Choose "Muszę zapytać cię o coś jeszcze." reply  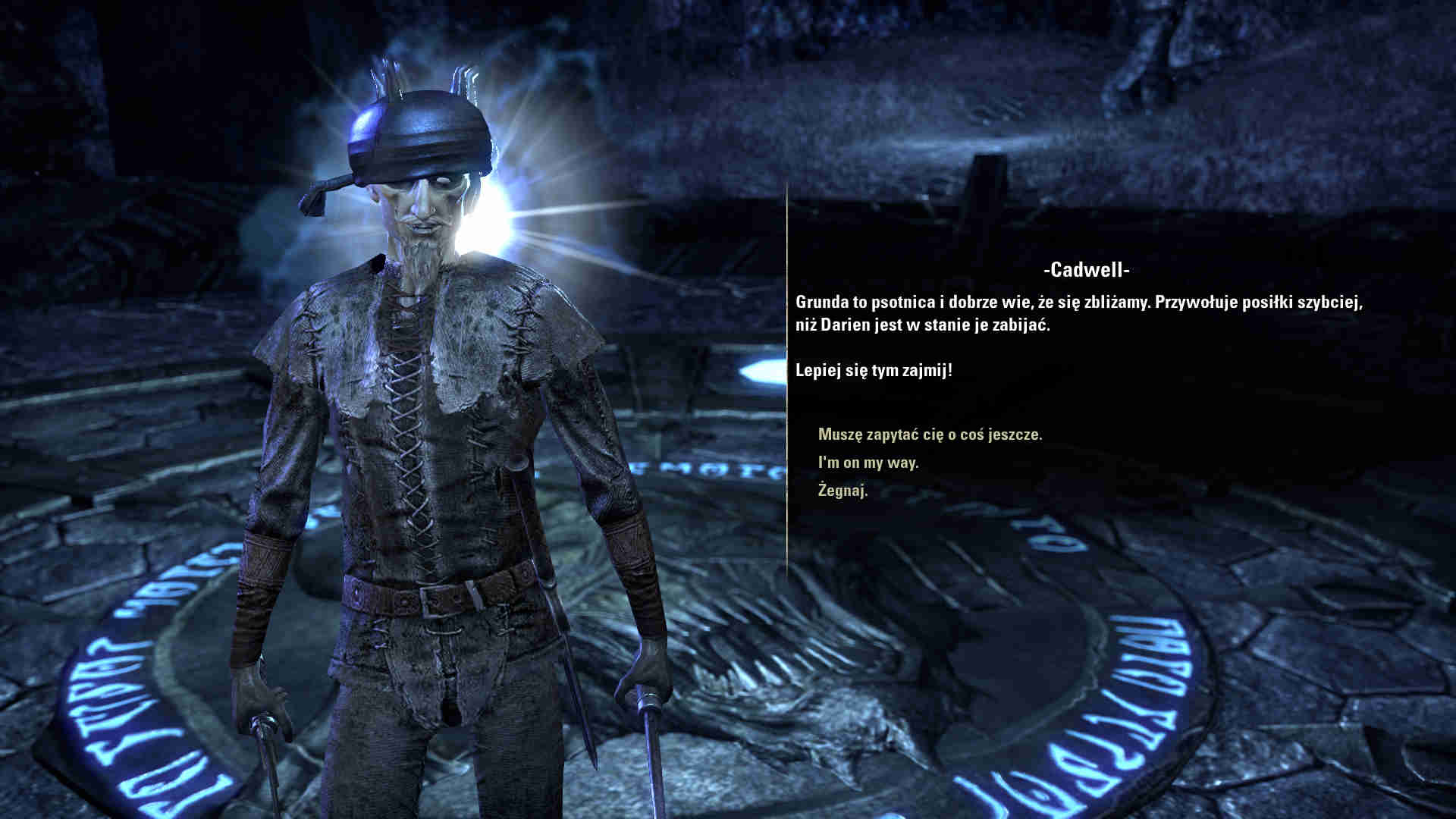tap(930, 435)
